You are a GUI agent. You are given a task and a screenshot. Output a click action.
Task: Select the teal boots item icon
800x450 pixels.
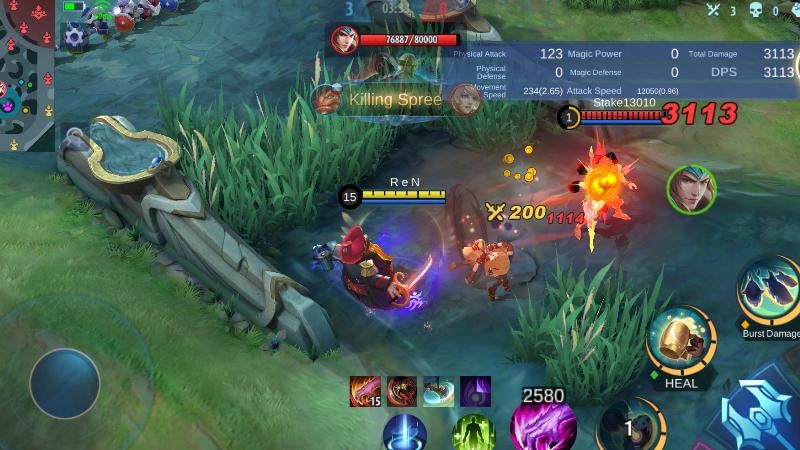click(438, 391)
